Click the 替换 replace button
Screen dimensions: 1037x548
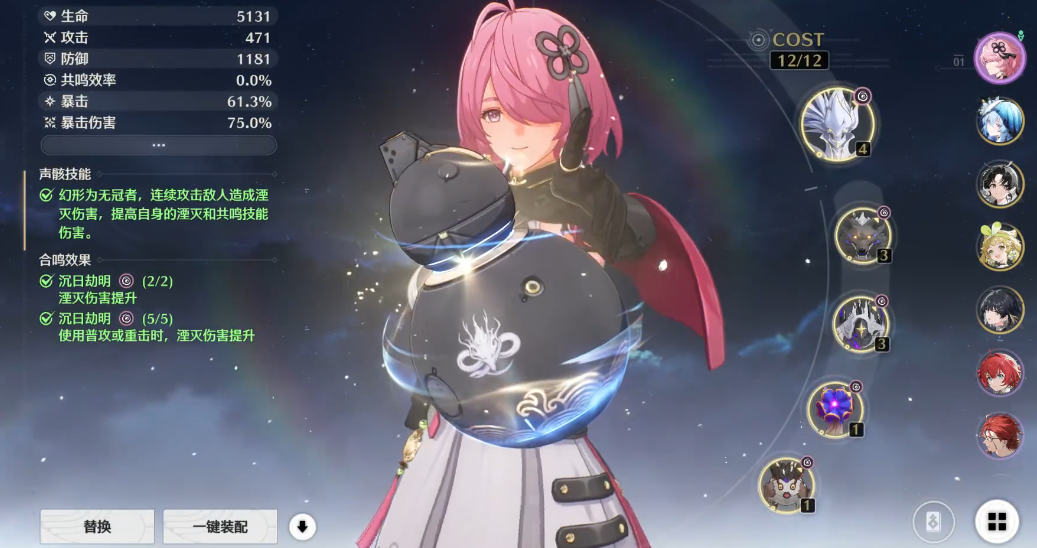point(97,526)
